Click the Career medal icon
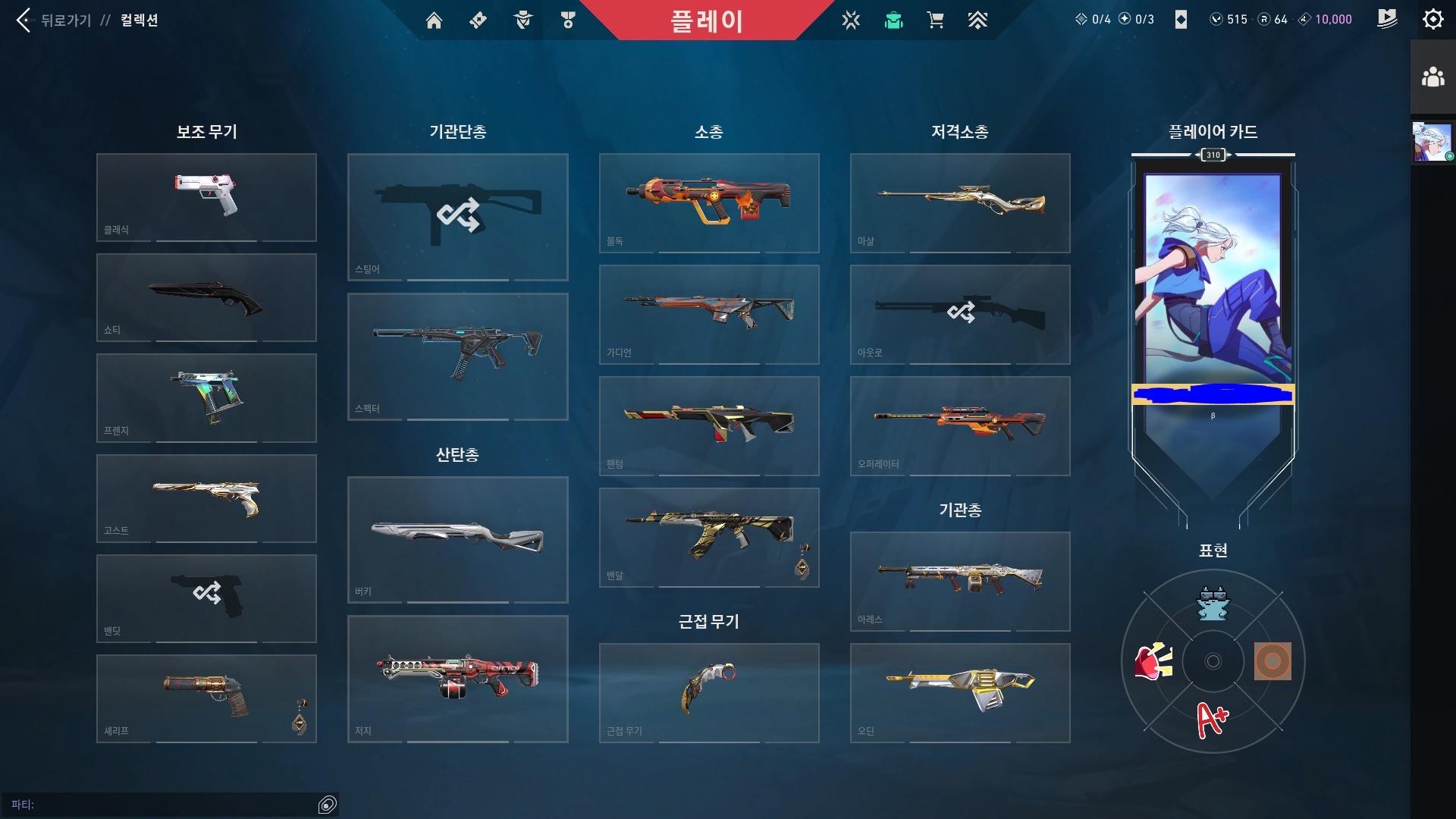The width and height of the screenshot is (1456, 819). (x=568, y=20)
